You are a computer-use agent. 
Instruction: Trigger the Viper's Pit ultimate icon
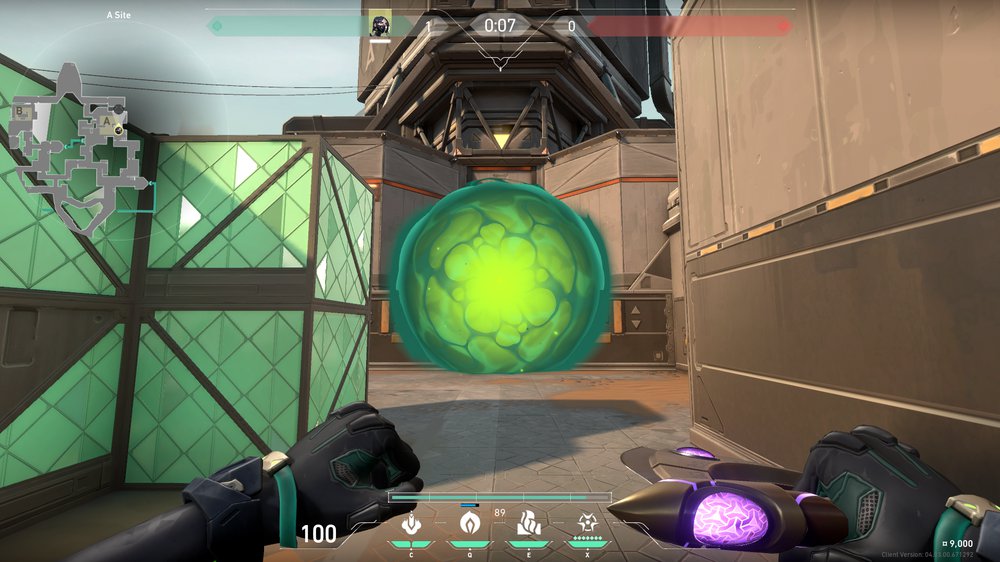coord(587,523)
